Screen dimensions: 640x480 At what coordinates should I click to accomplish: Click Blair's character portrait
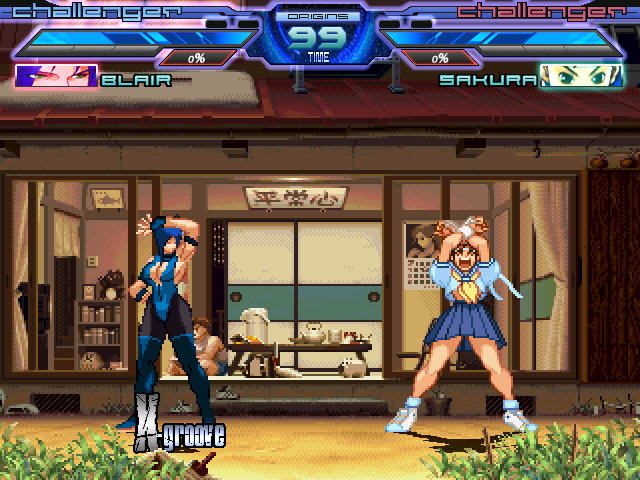point(56,77)
